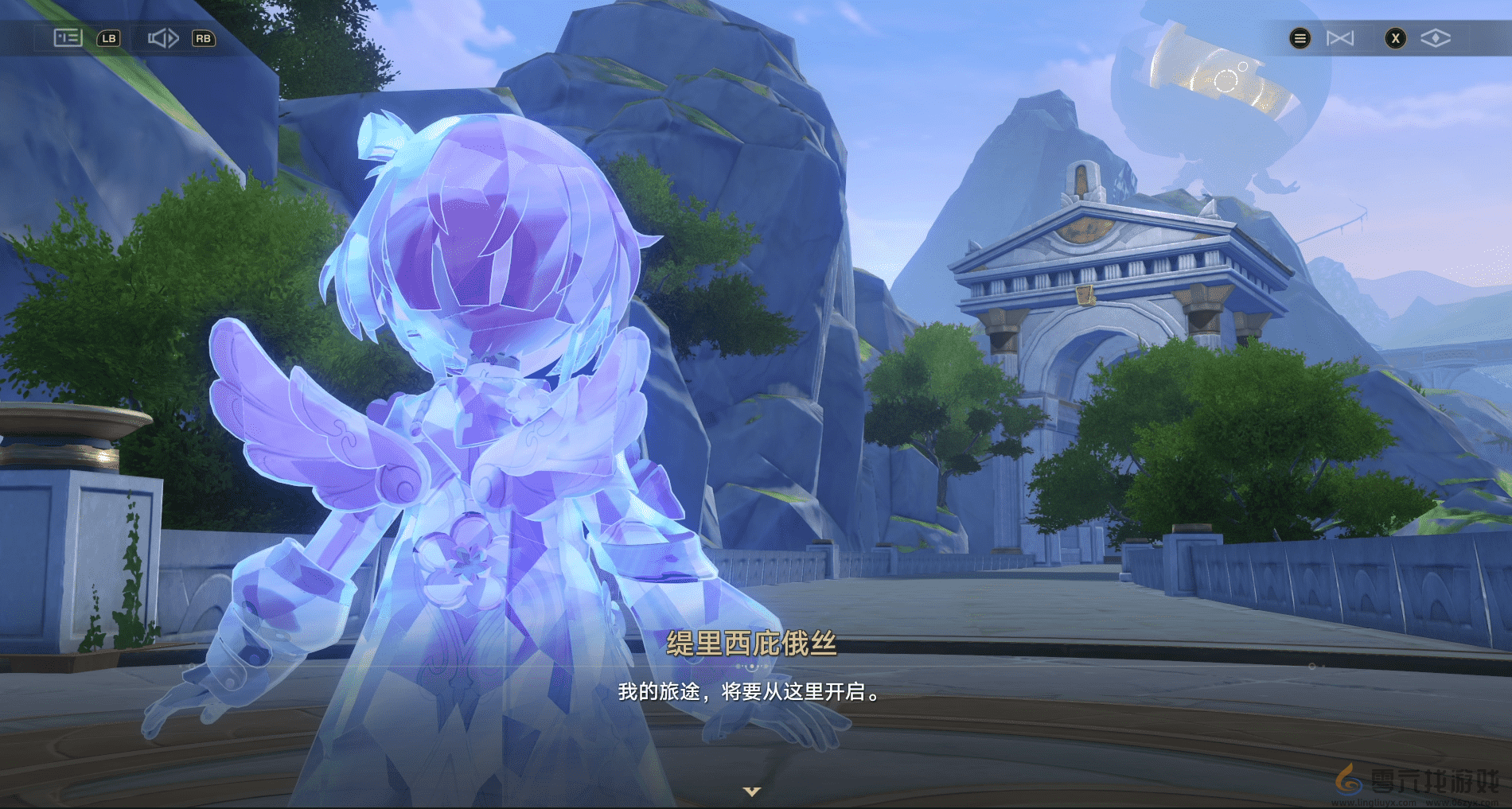Toggle auto-advance using the top-left card icon
This screenshot has width=1512, height=809.
click(x=66, y=37)
